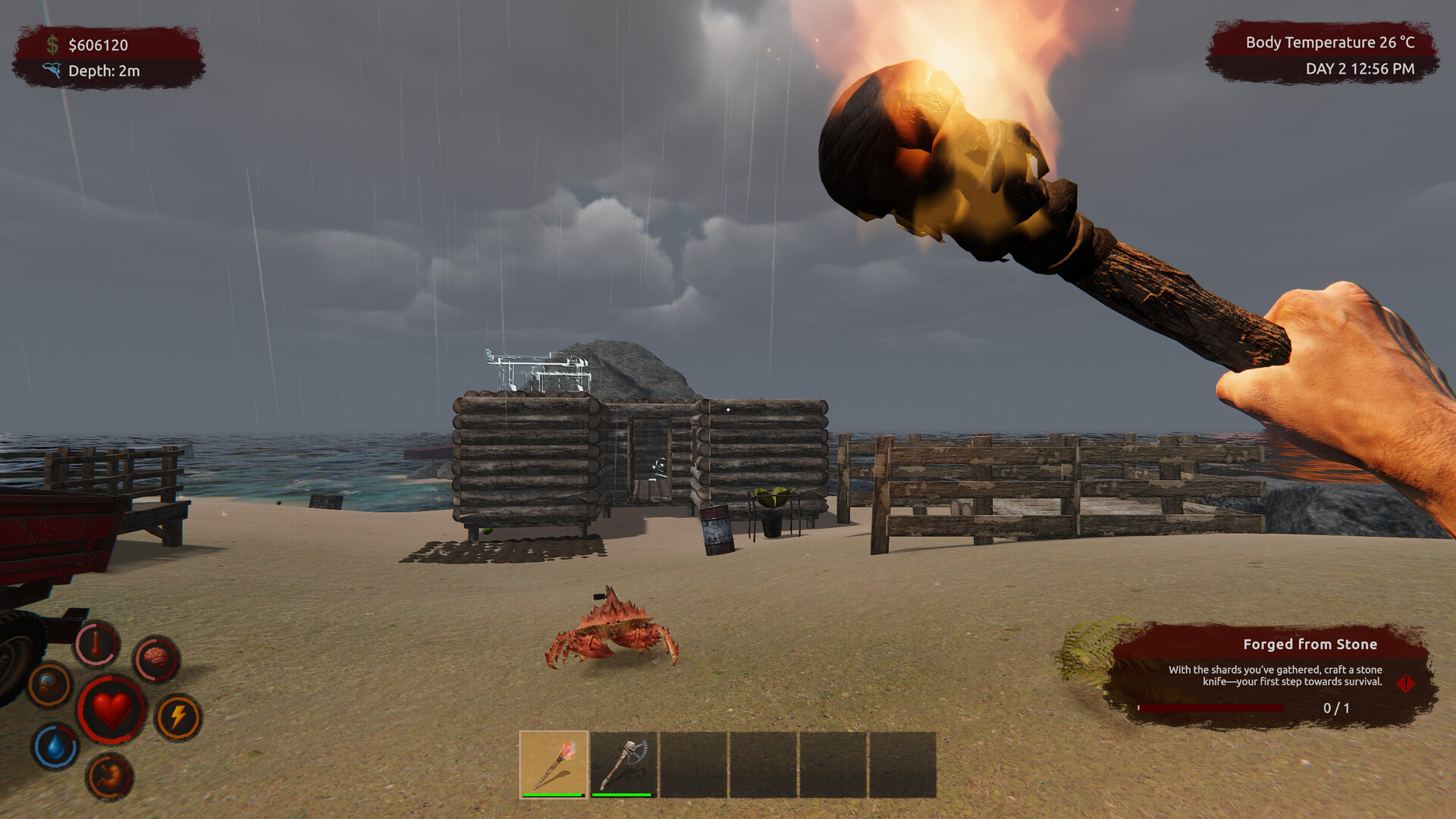
Task: Select the torch hotbar slot
Action: (554, 764)
